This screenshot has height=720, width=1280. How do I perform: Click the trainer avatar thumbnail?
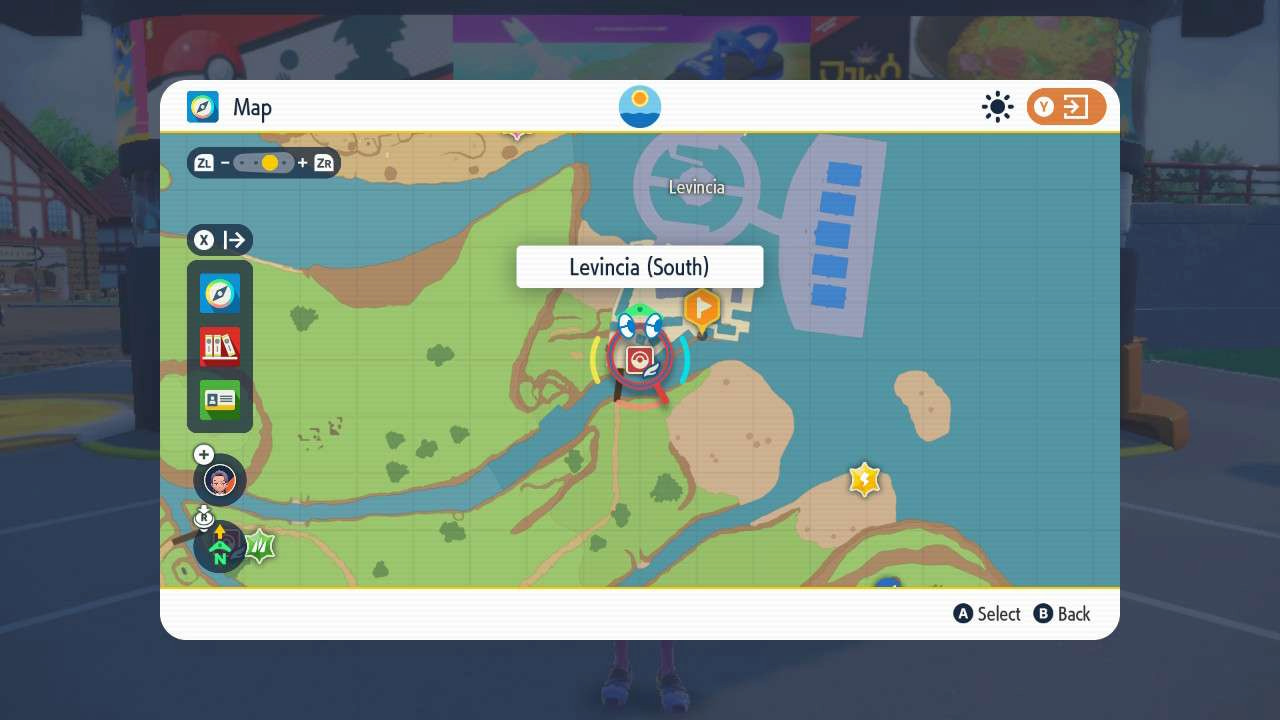(219, 480)
